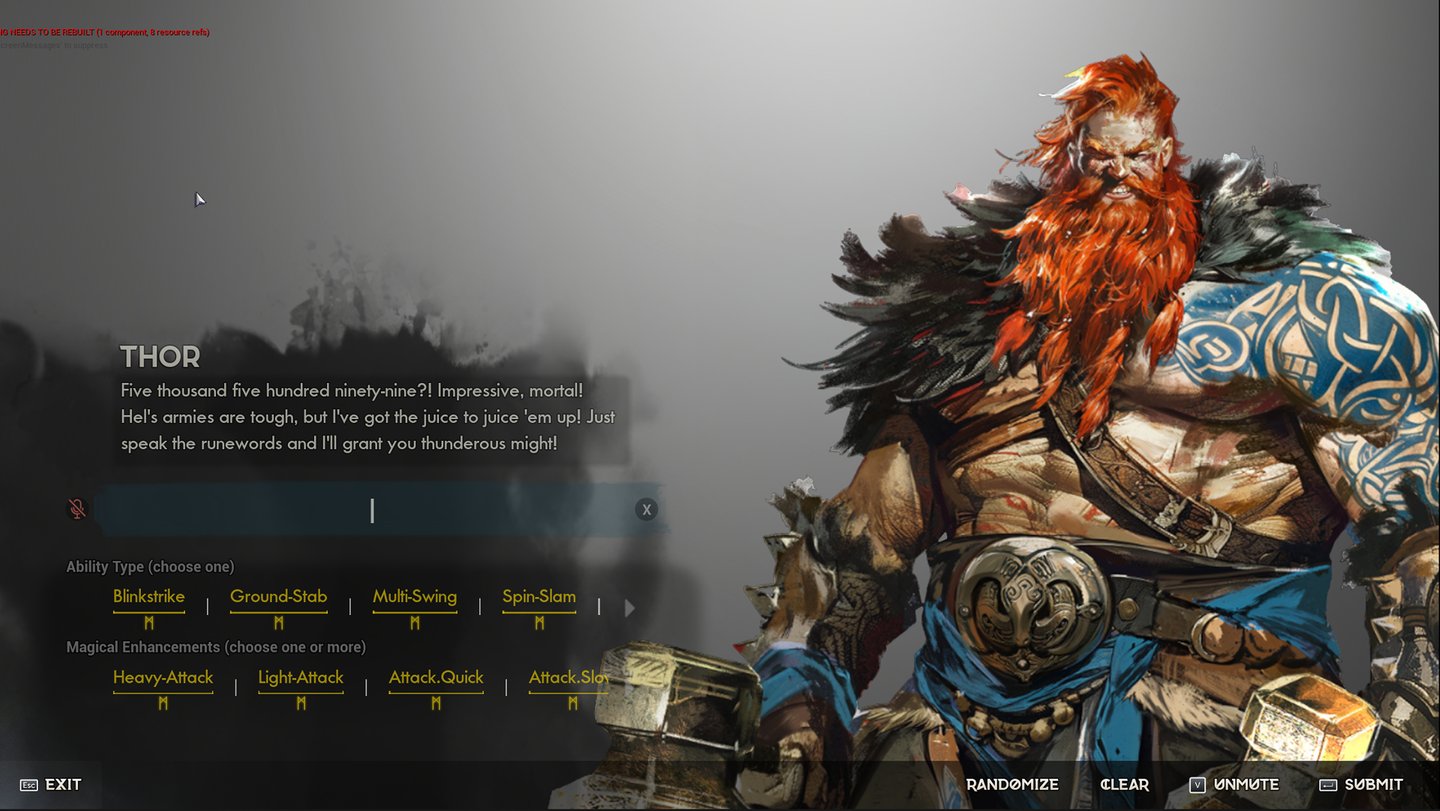Select the Attack.Slow enhancement
1440x811 pixels.
point(568,678)
